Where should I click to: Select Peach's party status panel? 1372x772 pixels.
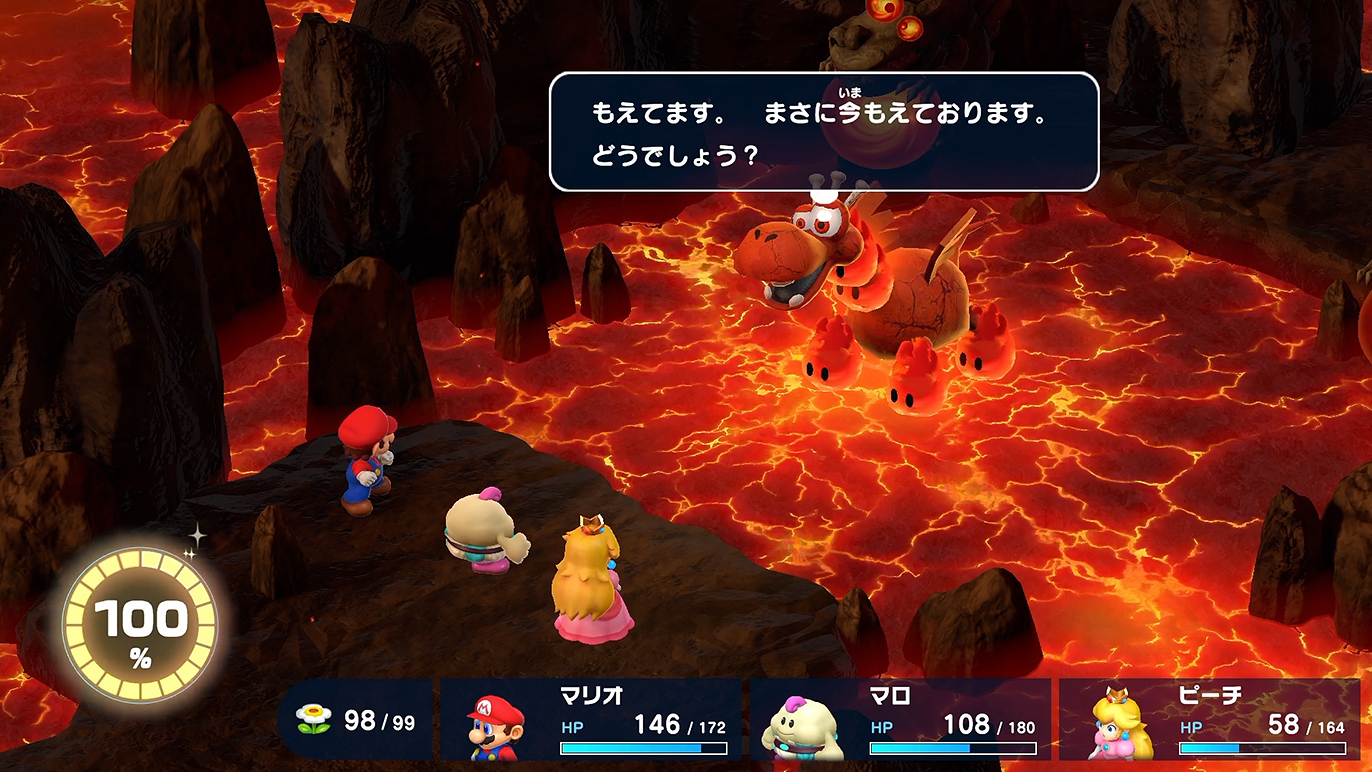1209,720
